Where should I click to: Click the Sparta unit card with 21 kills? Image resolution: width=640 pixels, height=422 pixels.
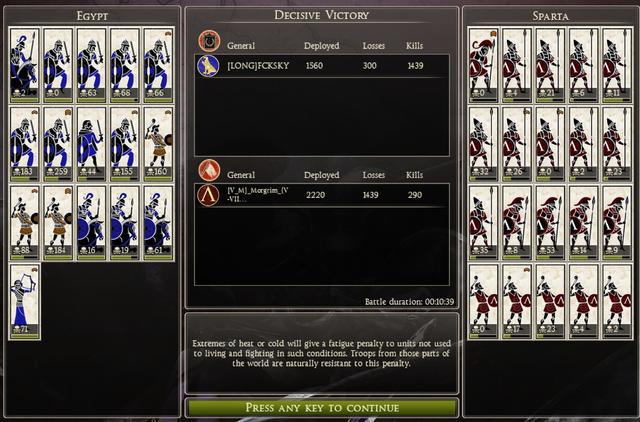click(551, 64)
